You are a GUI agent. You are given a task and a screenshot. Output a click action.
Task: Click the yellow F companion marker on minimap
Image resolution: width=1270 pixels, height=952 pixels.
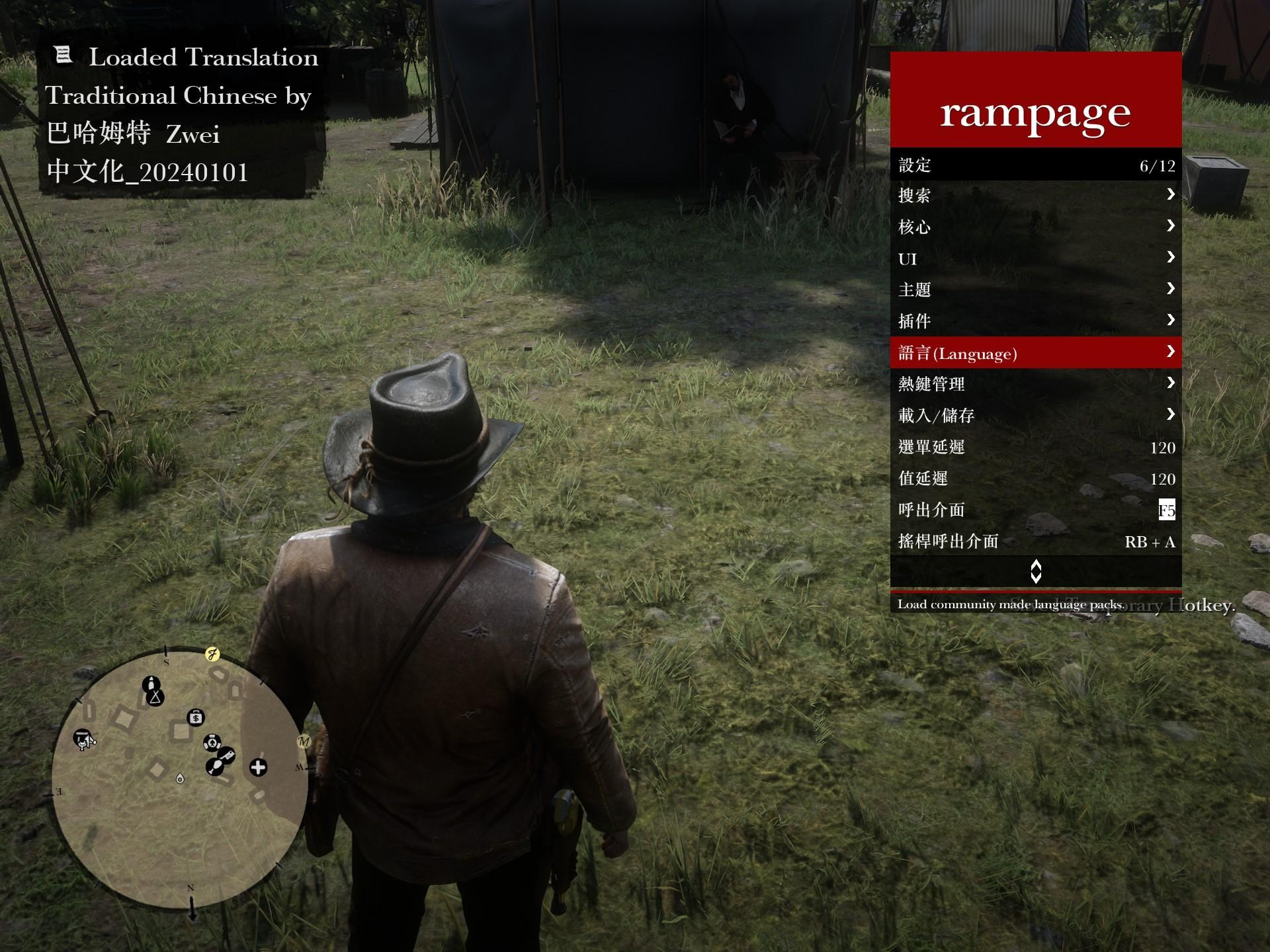[x=212, y=654]
